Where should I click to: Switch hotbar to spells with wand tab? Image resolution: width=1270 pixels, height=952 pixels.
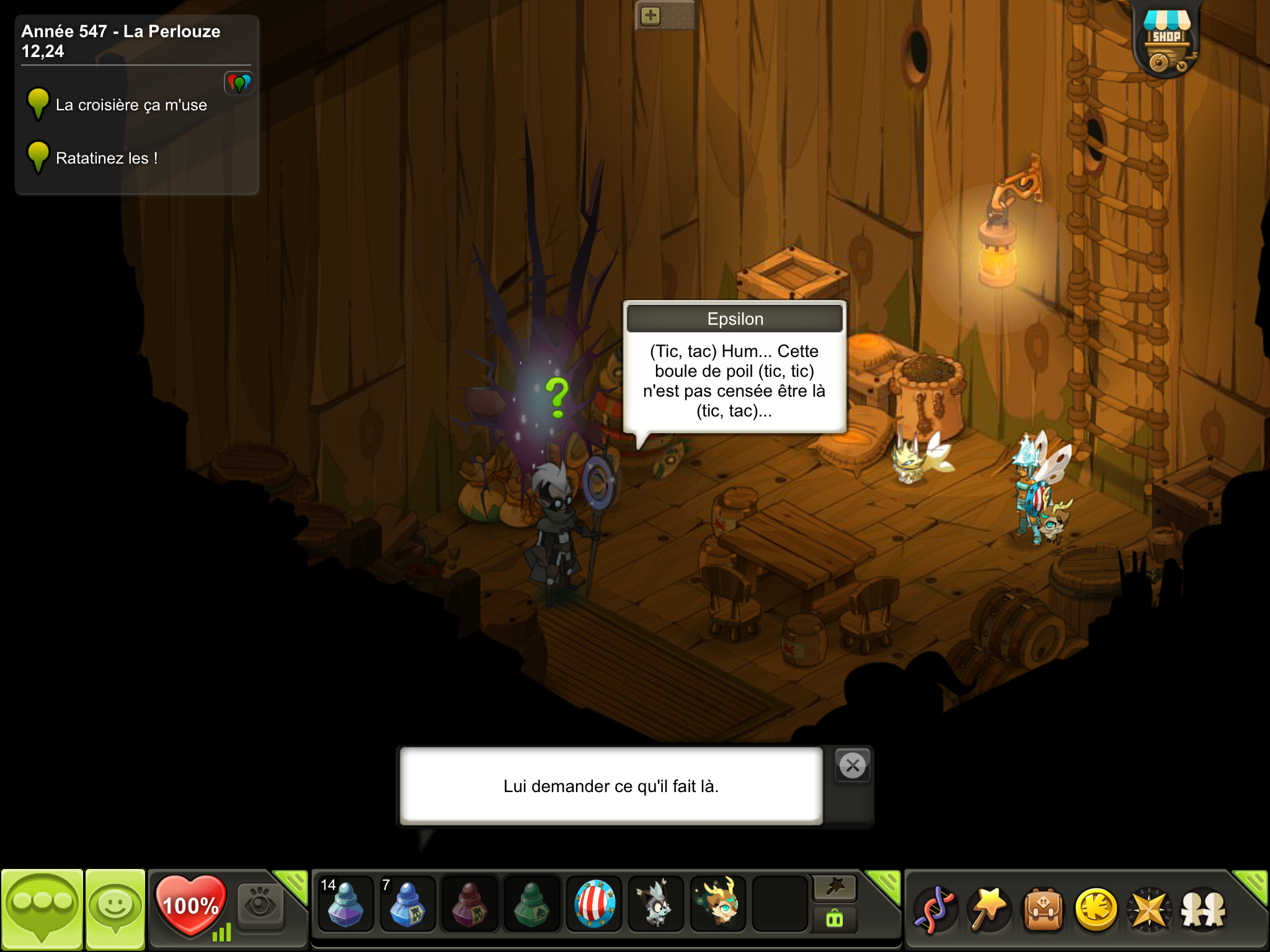tap(835, 888)
